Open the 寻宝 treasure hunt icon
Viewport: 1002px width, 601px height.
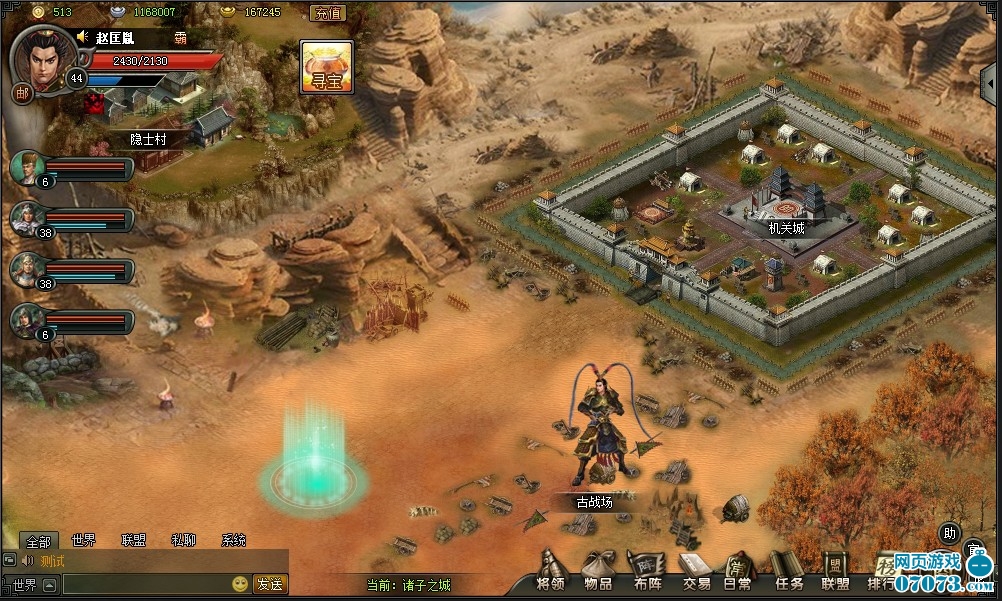327,66
